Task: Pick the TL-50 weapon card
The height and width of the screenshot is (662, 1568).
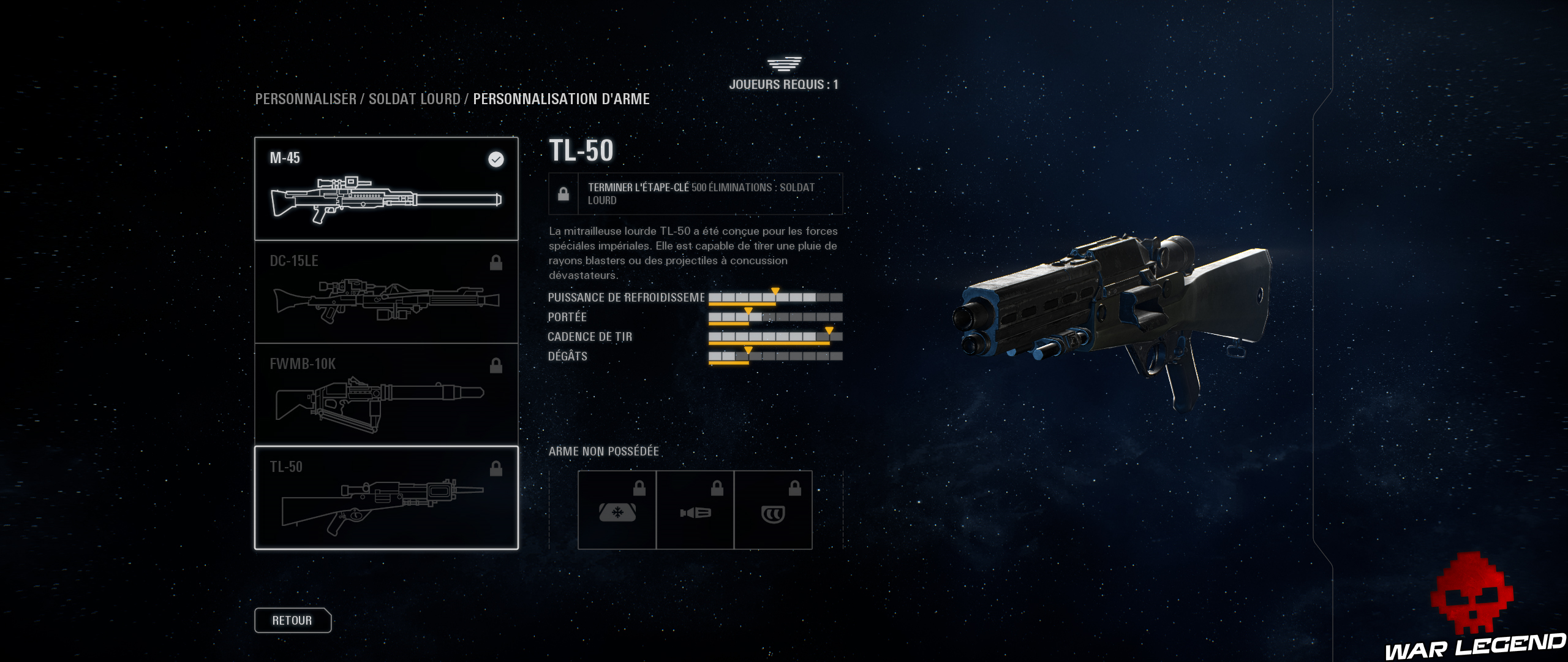Action: point(386,498)
